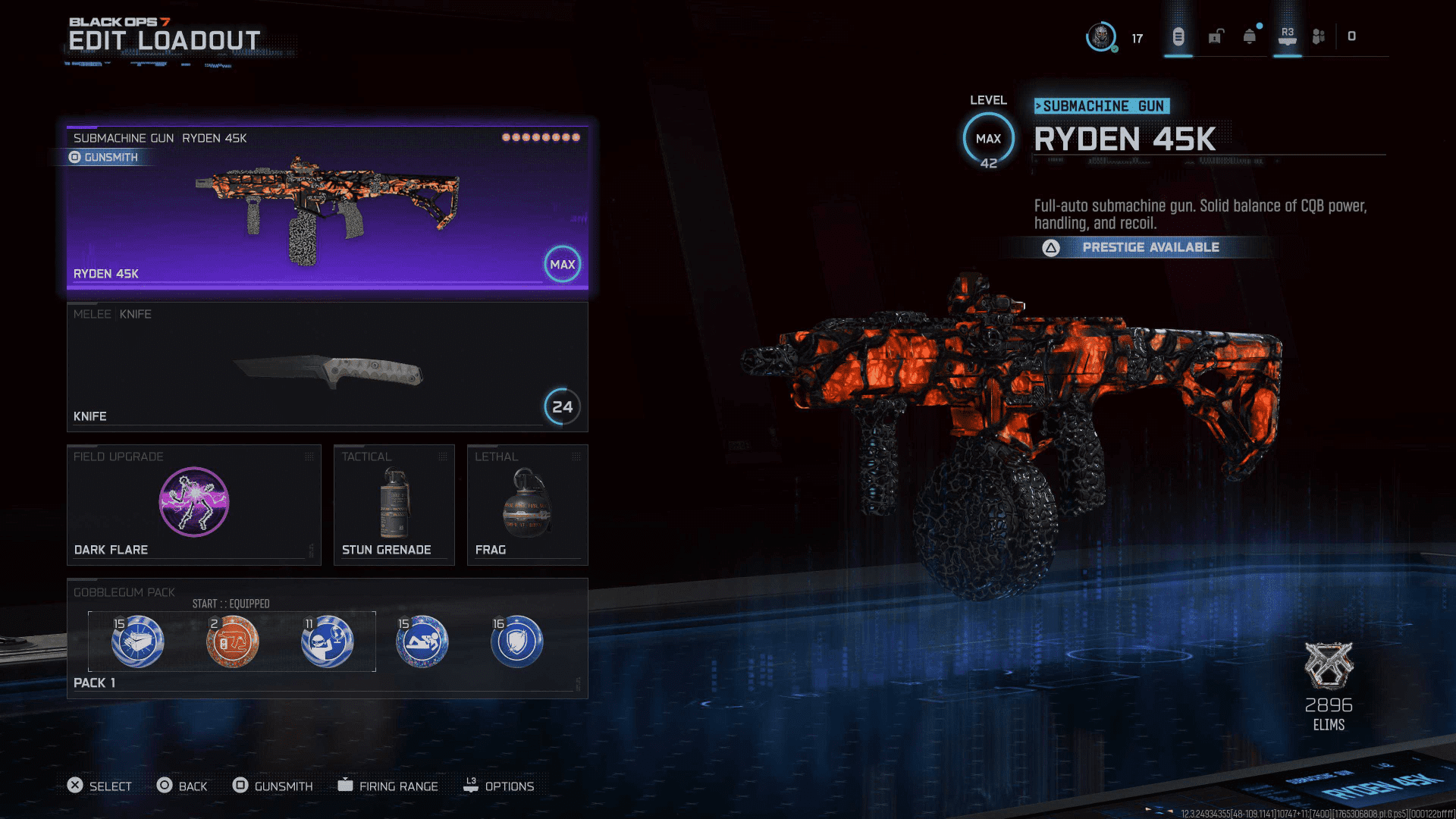Select the Ryden 45K submachine gun slot
This screenshot has height=819, width=1456.
(327, 209)
